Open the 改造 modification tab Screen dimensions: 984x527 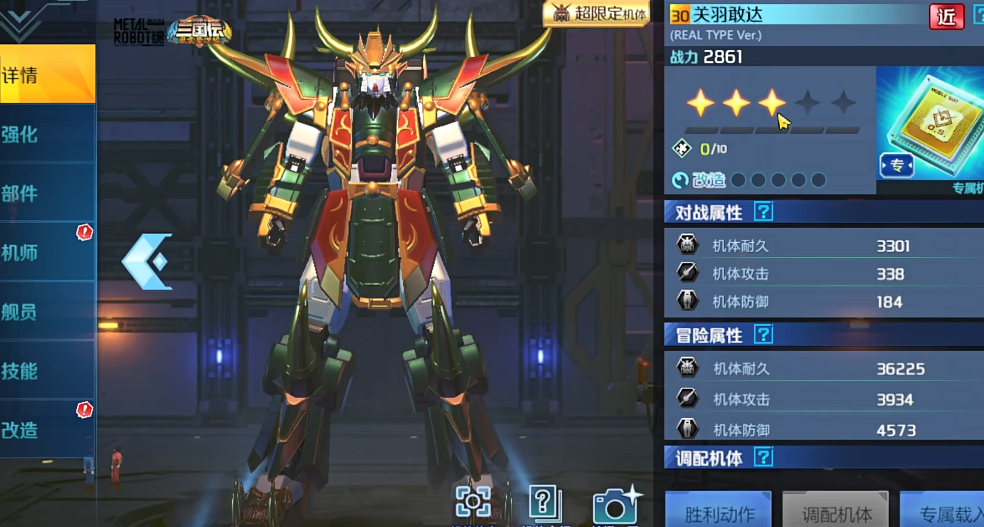point(46,429)
